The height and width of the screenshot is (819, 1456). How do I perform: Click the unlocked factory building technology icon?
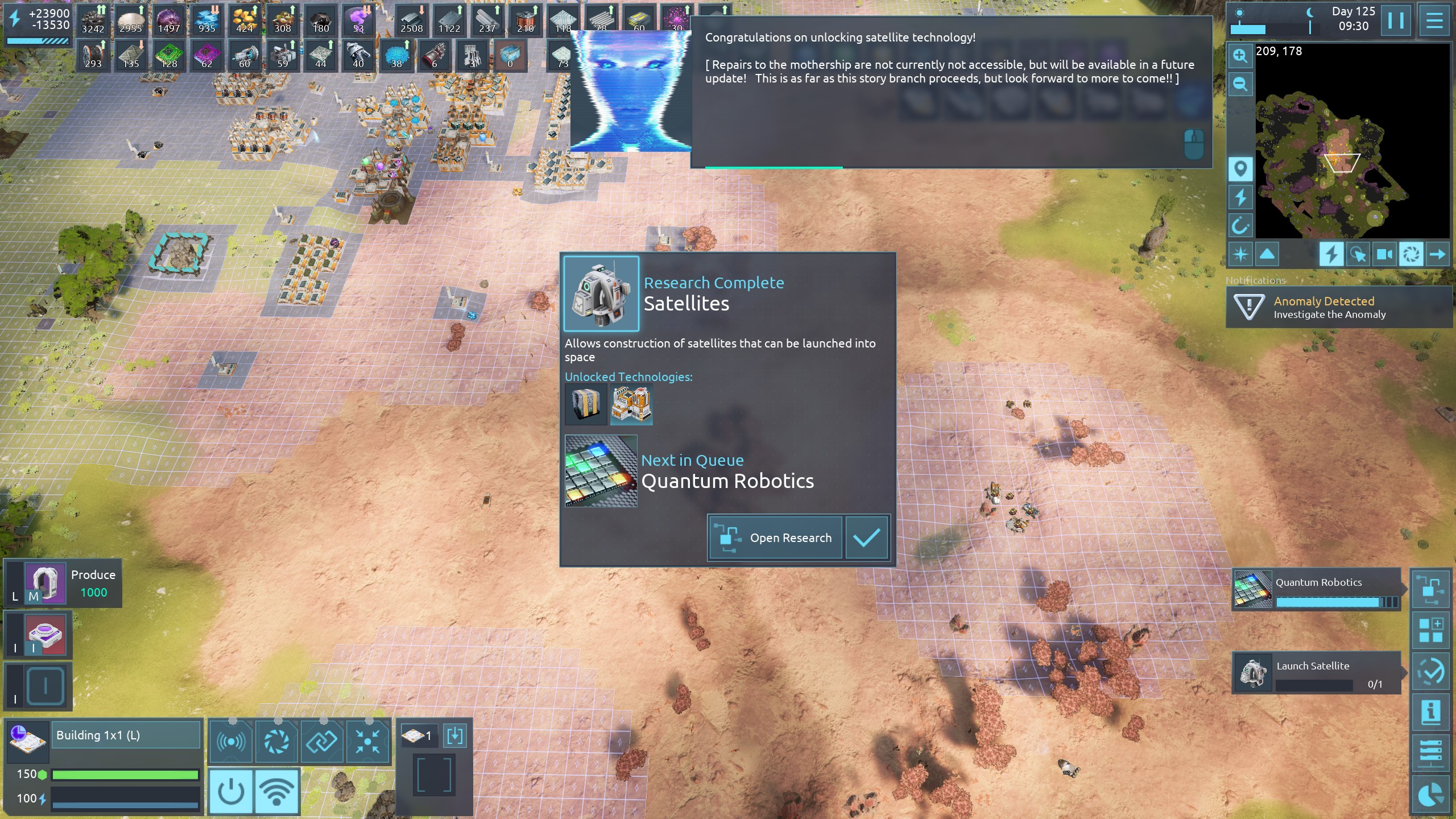click(x=631, y=404)
